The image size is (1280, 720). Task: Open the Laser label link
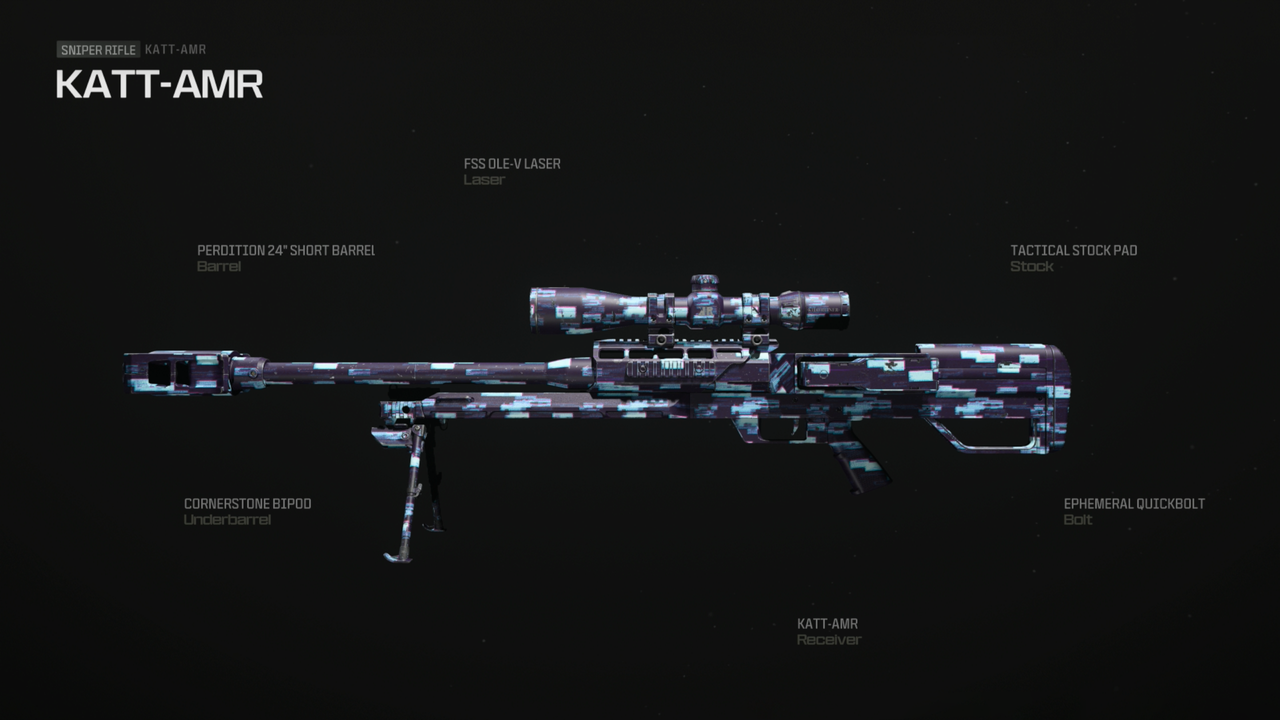(x=484, y=180)
